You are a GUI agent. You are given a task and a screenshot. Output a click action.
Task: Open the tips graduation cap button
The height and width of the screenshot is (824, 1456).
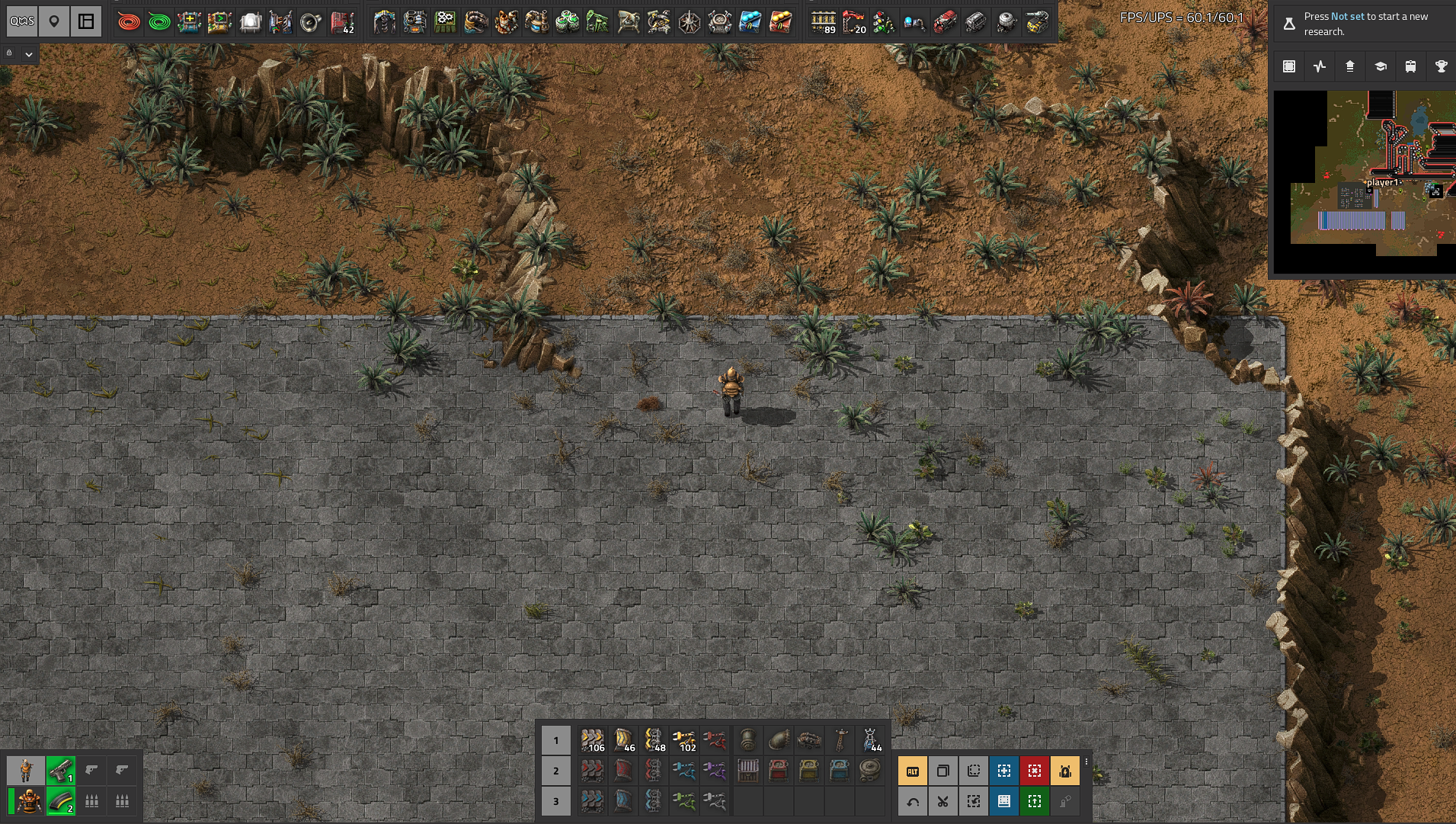click(x=1381, y=66)
